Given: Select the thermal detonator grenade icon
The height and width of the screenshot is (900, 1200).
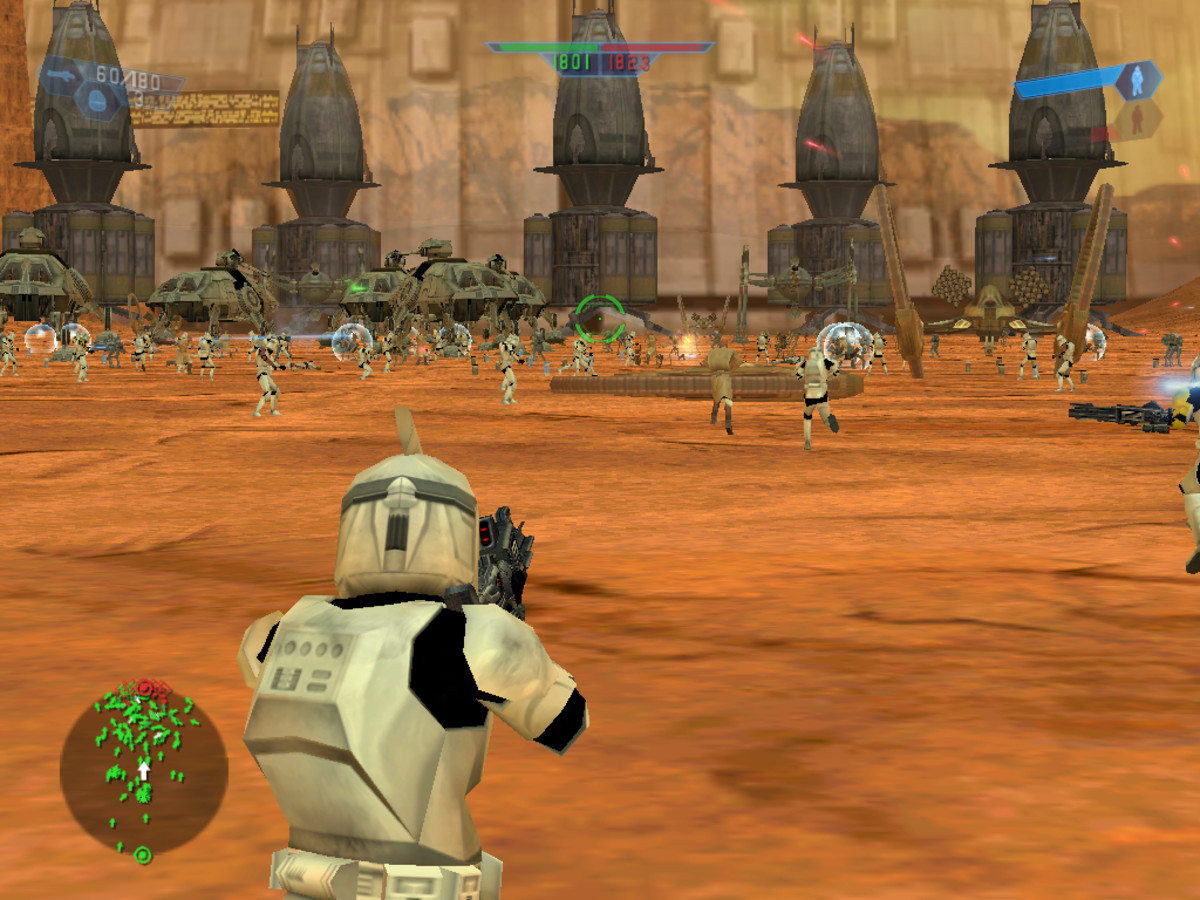Looking at the screenshot, I should point(98,99).
